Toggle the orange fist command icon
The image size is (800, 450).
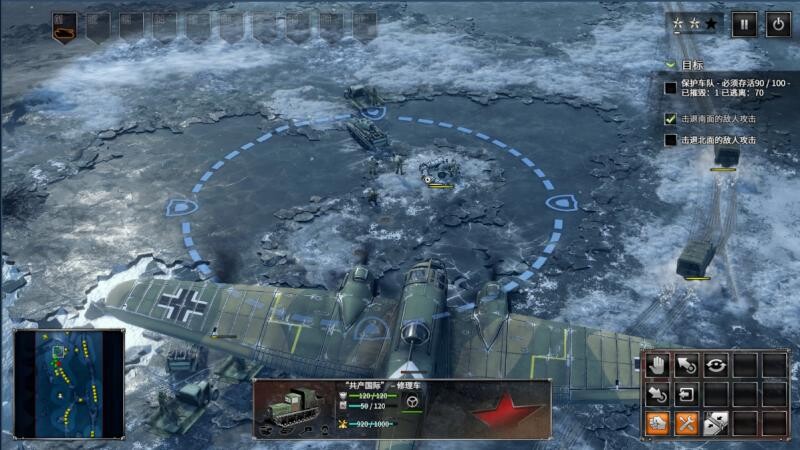657,423
